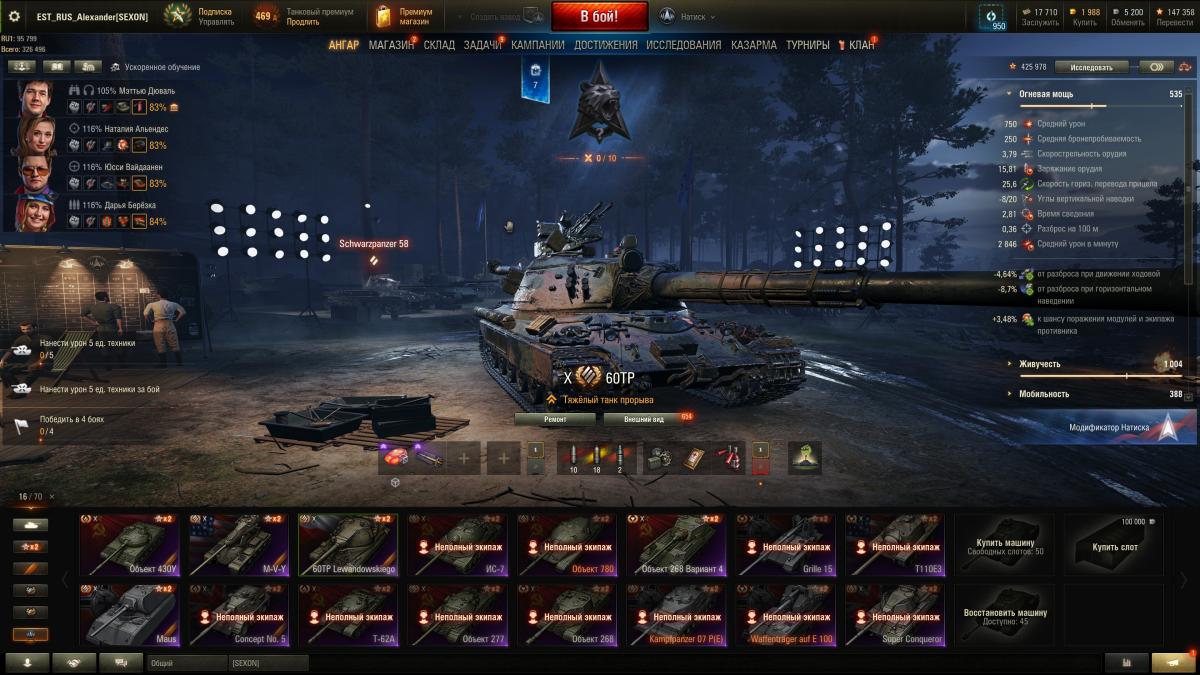Open the МАГАЗИН tab

point(391,45)
